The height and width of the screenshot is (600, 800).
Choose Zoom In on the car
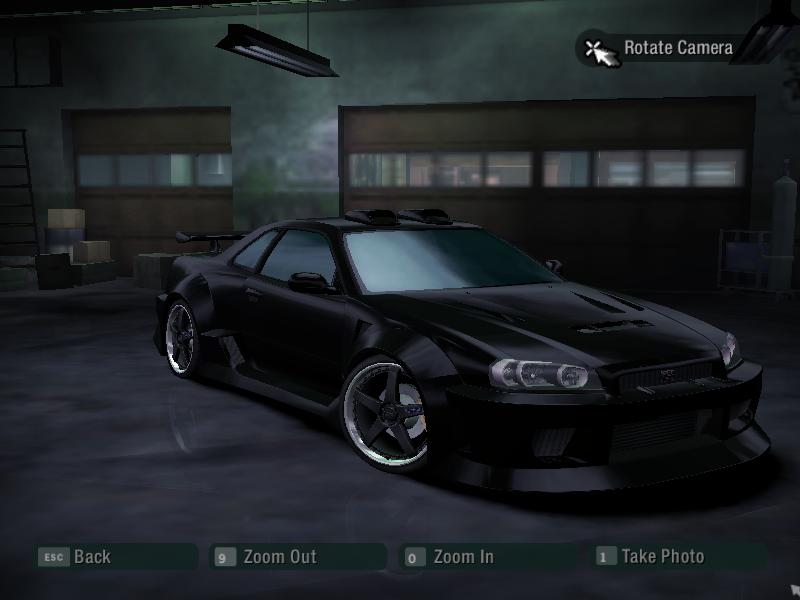click(x=462, y=557)
